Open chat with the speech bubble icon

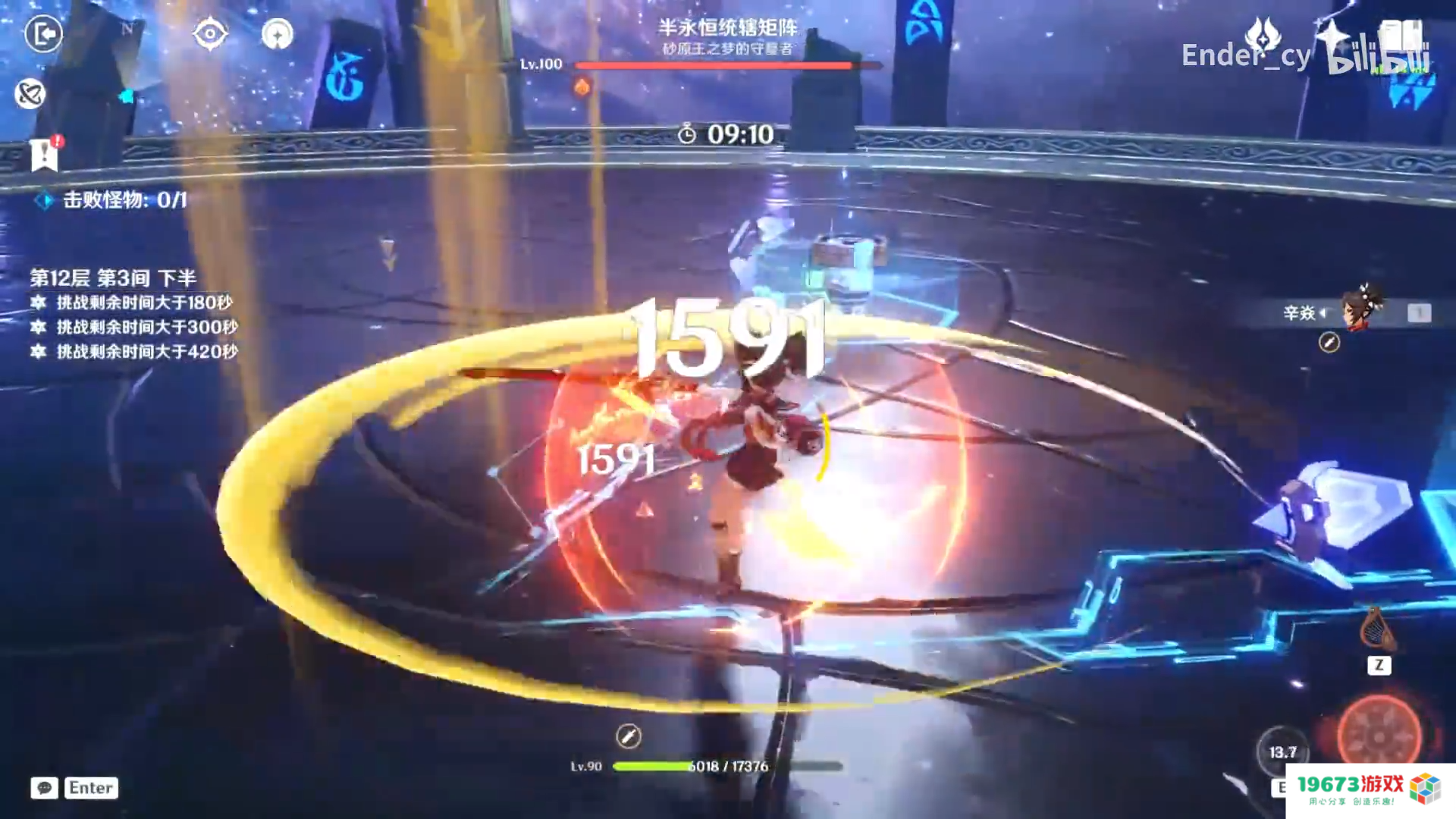(43, 789)
